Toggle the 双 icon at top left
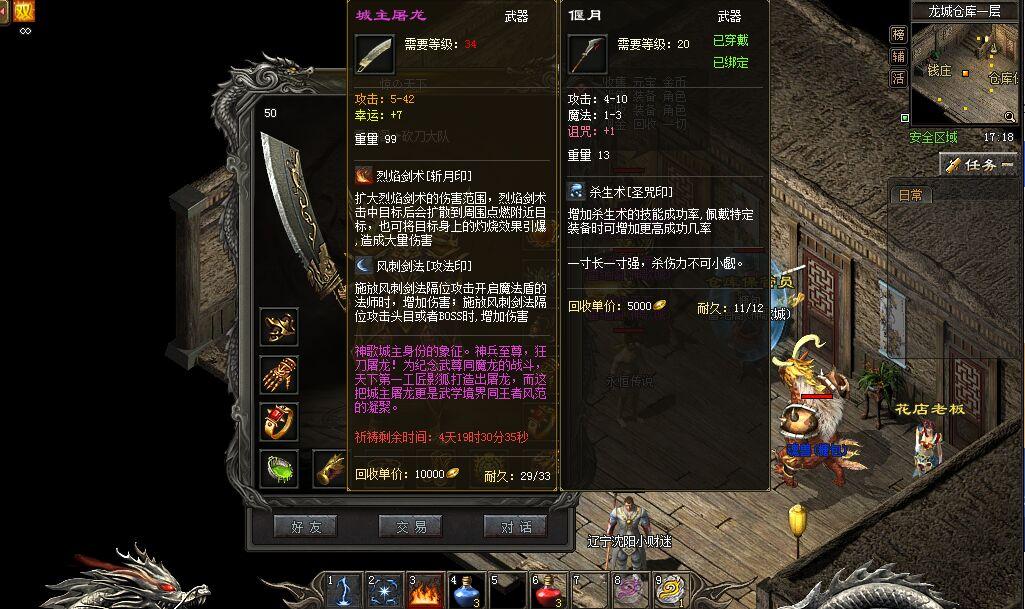Image resolution: width=1025 pixels, height=609 pixels. click(x=22, y=12)
